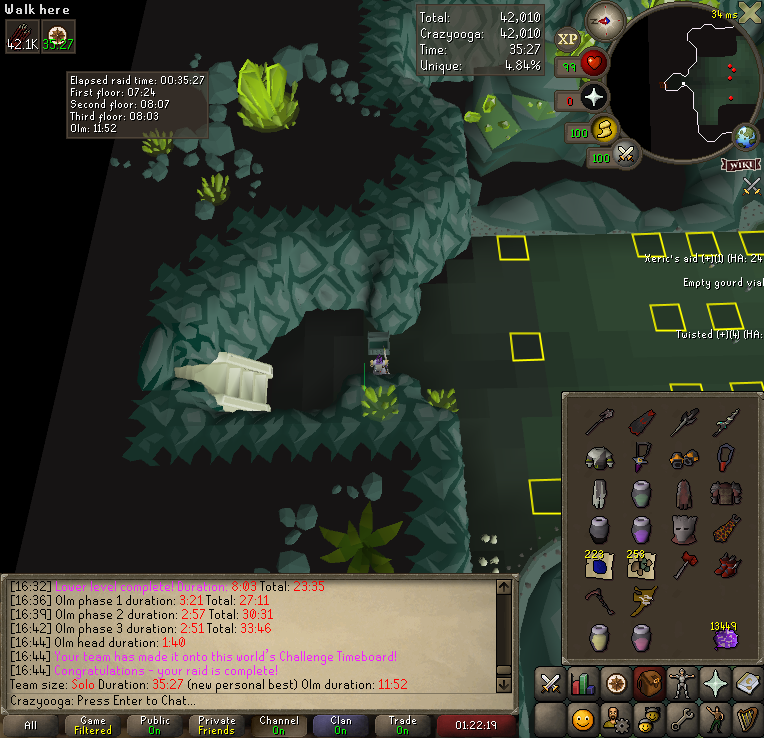Click the Wiki lookup banner
764x738 pixels.
(x=741, y=163)
